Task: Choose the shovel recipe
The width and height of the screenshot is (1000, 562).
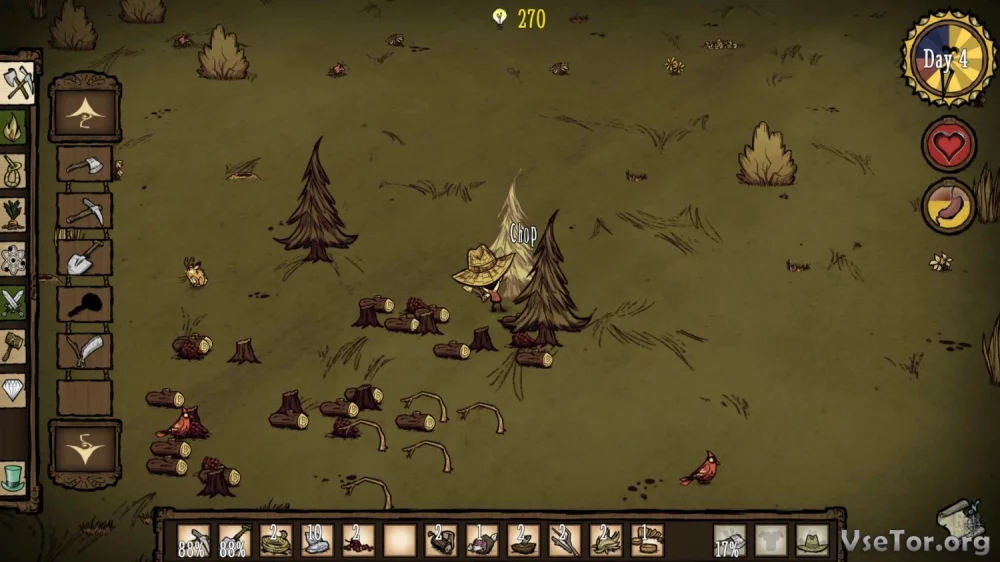Action: (84, 257)
